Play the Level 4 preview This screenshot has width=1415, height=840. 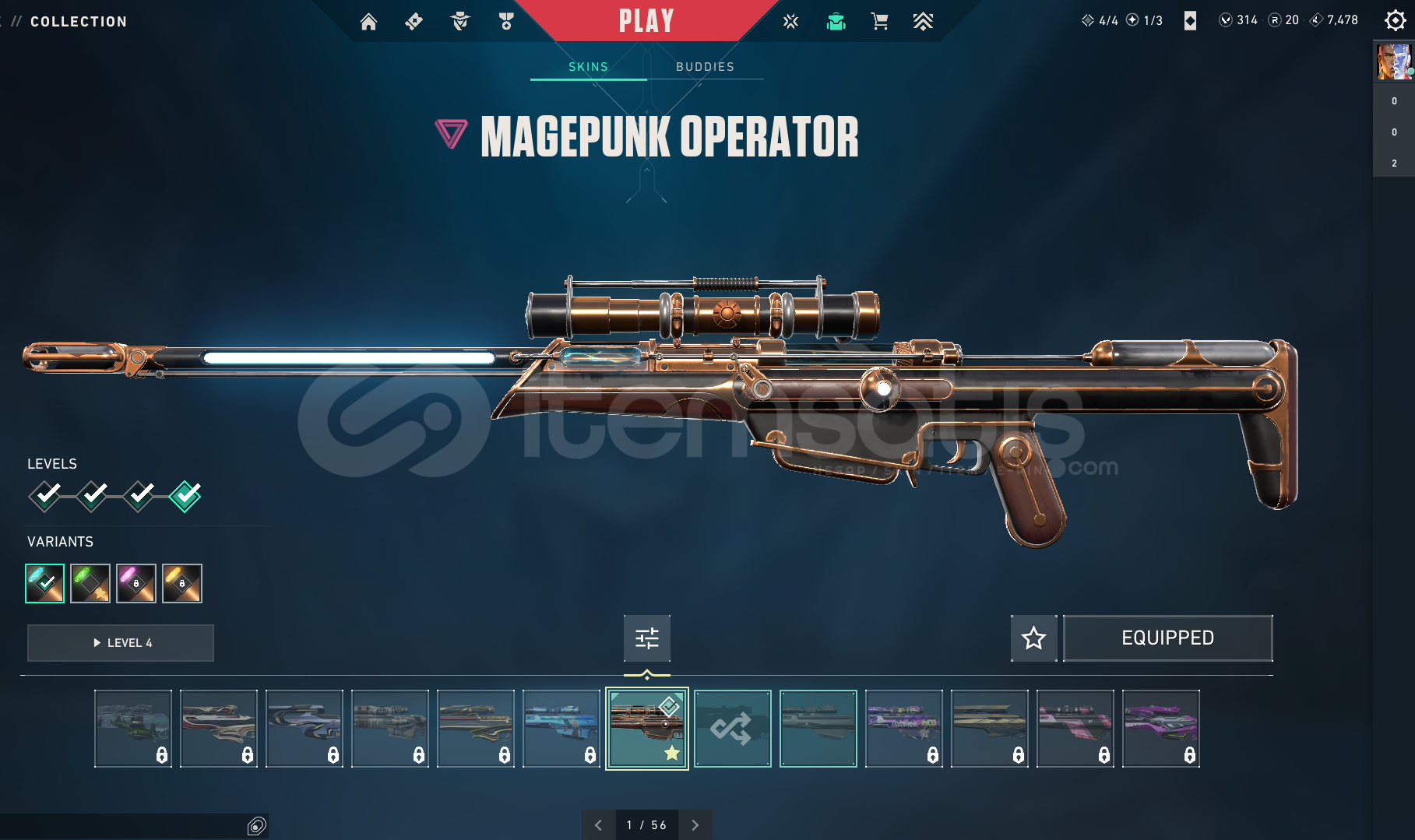point(121,643)
